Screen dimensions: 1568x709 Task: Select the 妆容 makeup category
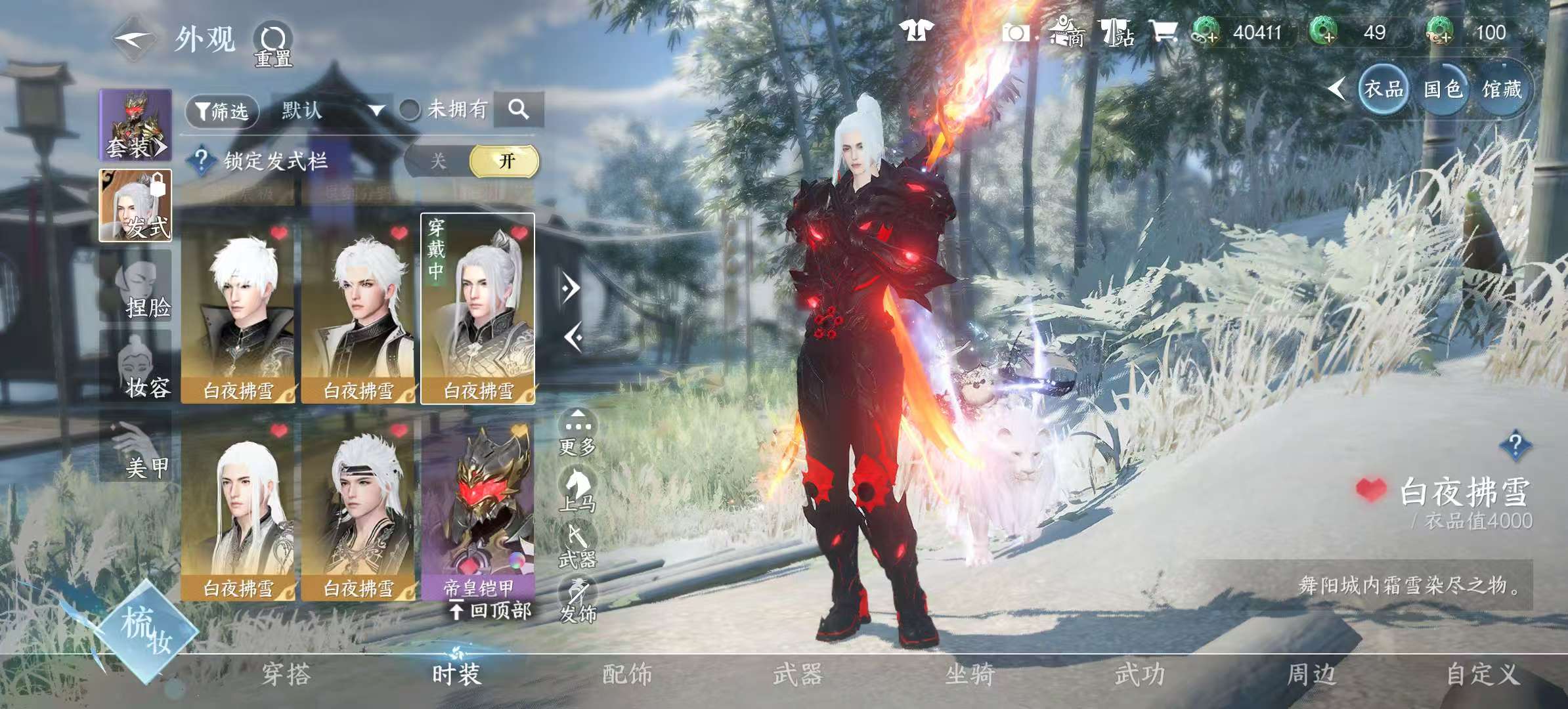click(136, 366)
